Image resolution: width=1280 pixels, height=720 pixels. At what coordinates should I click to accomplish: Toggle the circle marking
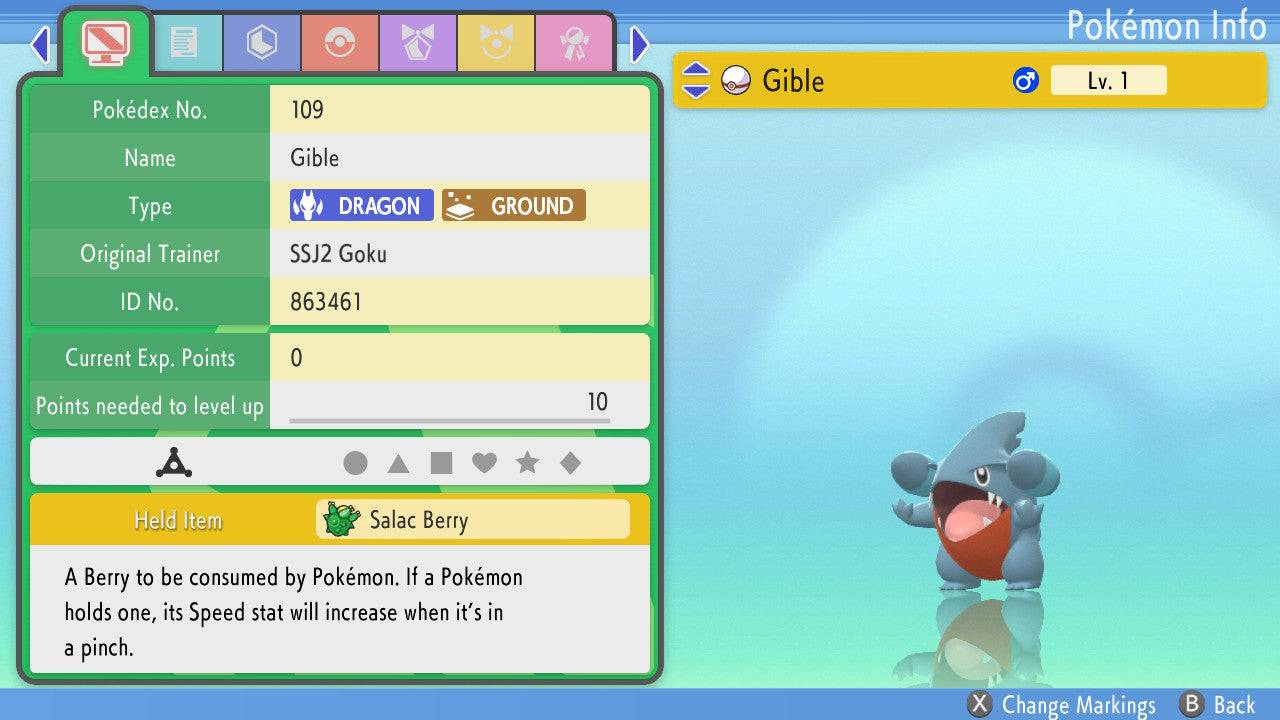[x=355, y=463]
